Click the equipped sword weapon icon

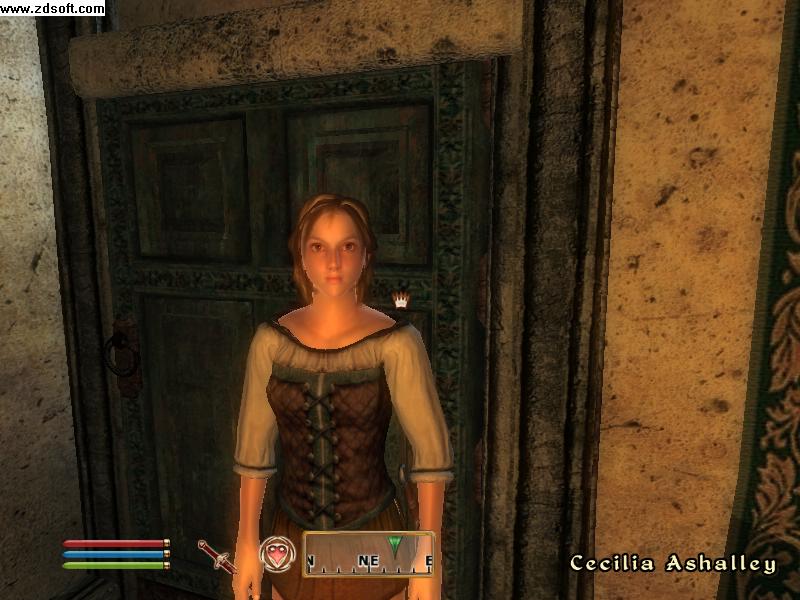coord(216,555)
